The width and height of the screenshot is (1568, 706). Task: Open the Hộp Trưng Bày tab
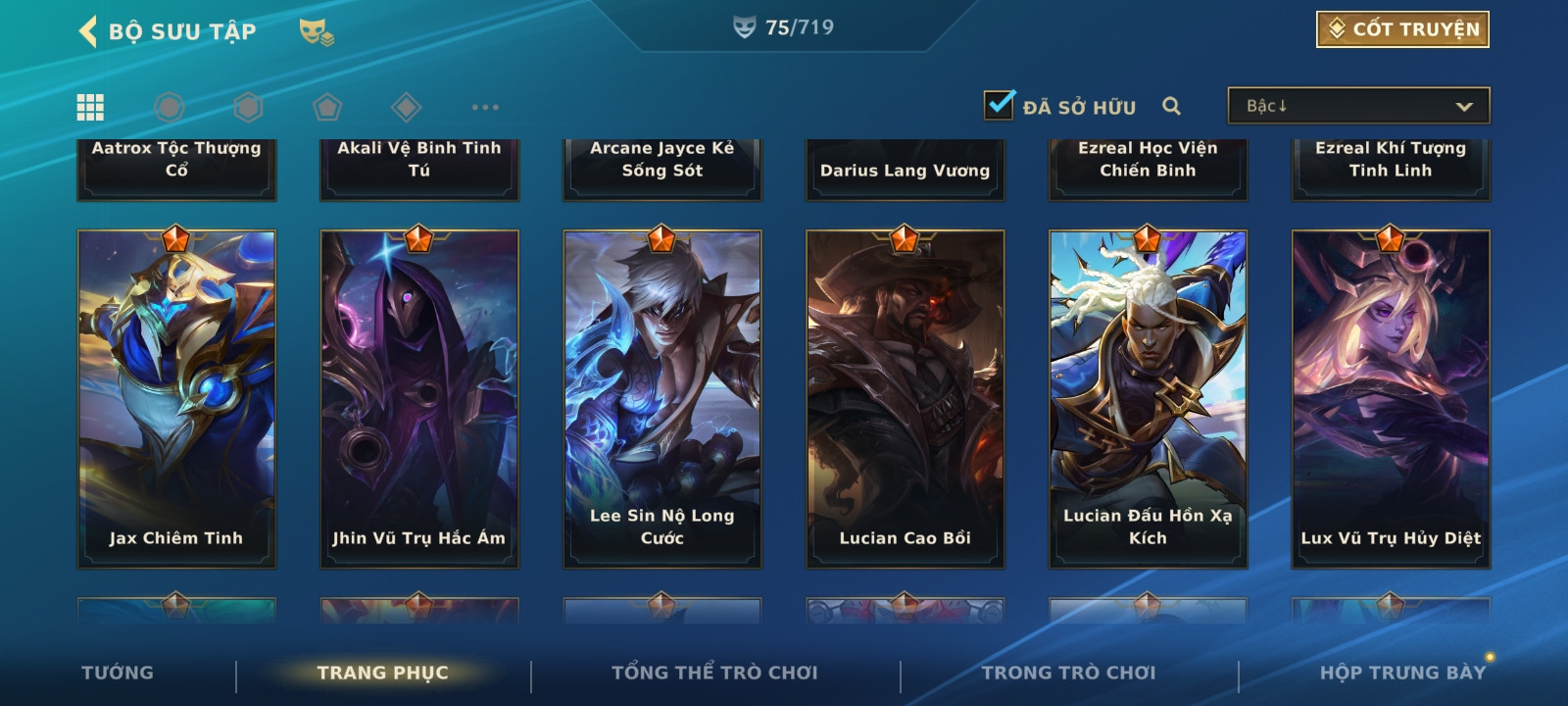1402,673
